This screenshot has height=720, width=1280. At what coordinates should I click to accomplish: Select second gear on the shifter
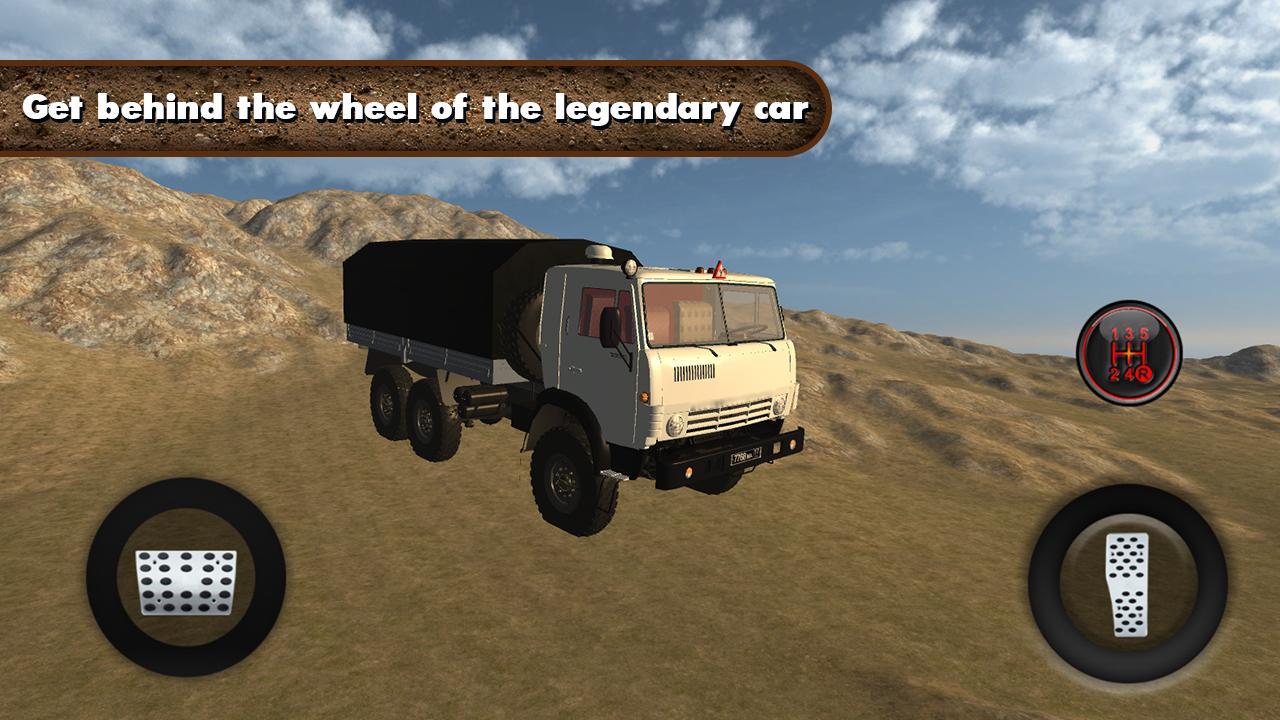[x=1114, y=374]
